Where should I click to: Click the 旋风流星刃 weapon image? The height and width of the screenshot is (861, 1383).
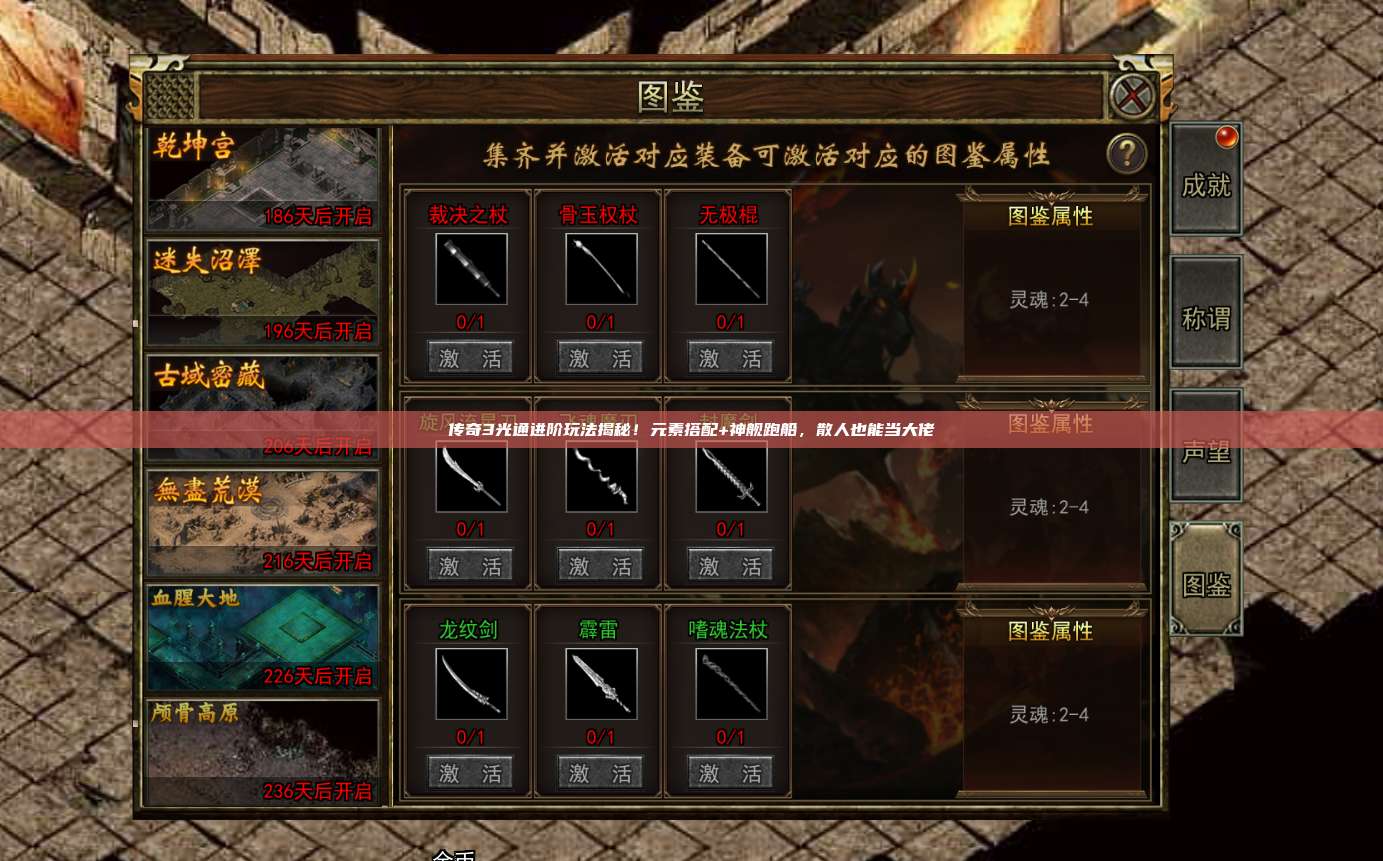470,476
